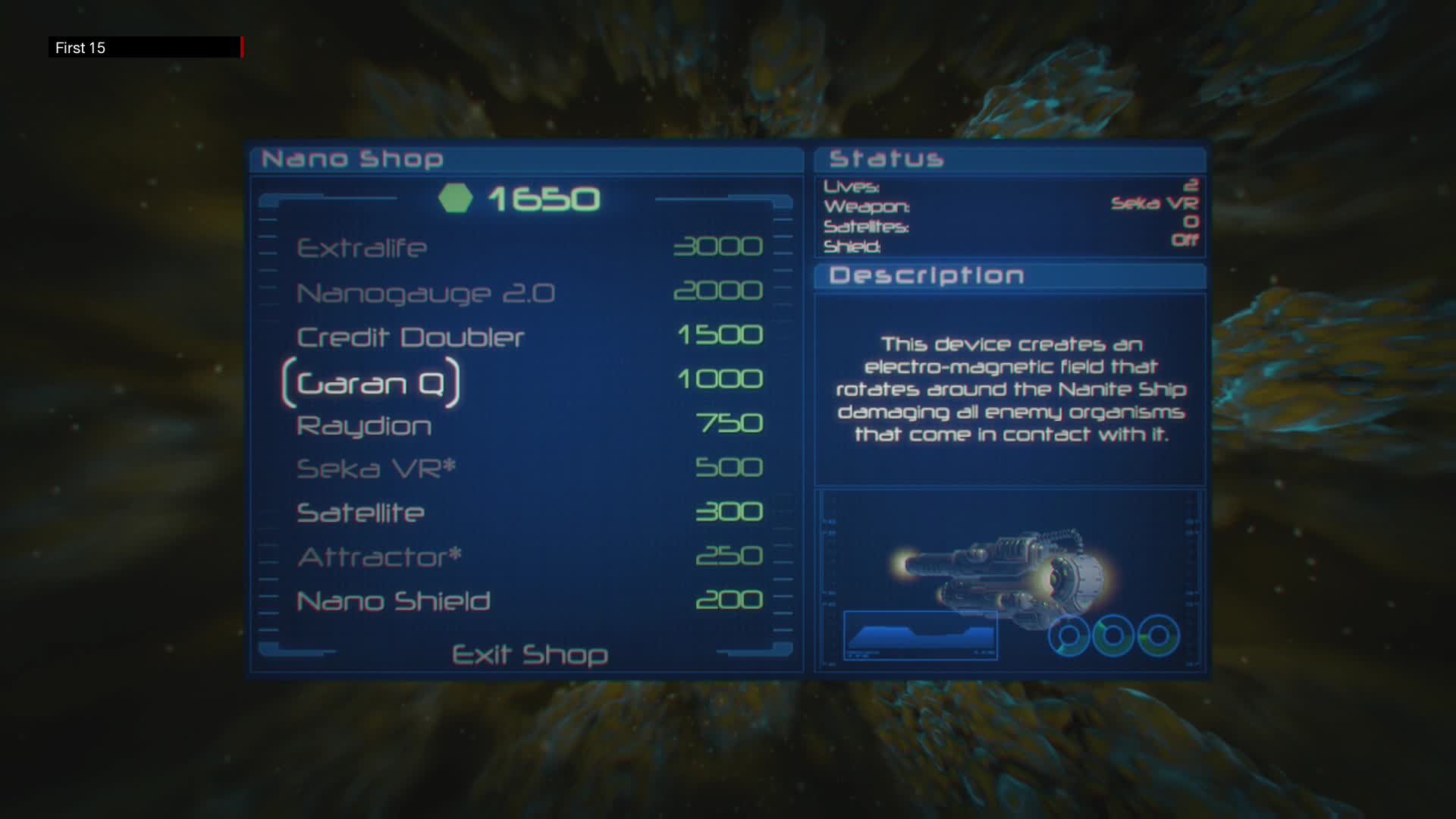This screenshot has width=1456, height=819.
Task: Click the middle circular gauge indicator
Action: [x=1113, y=635]
